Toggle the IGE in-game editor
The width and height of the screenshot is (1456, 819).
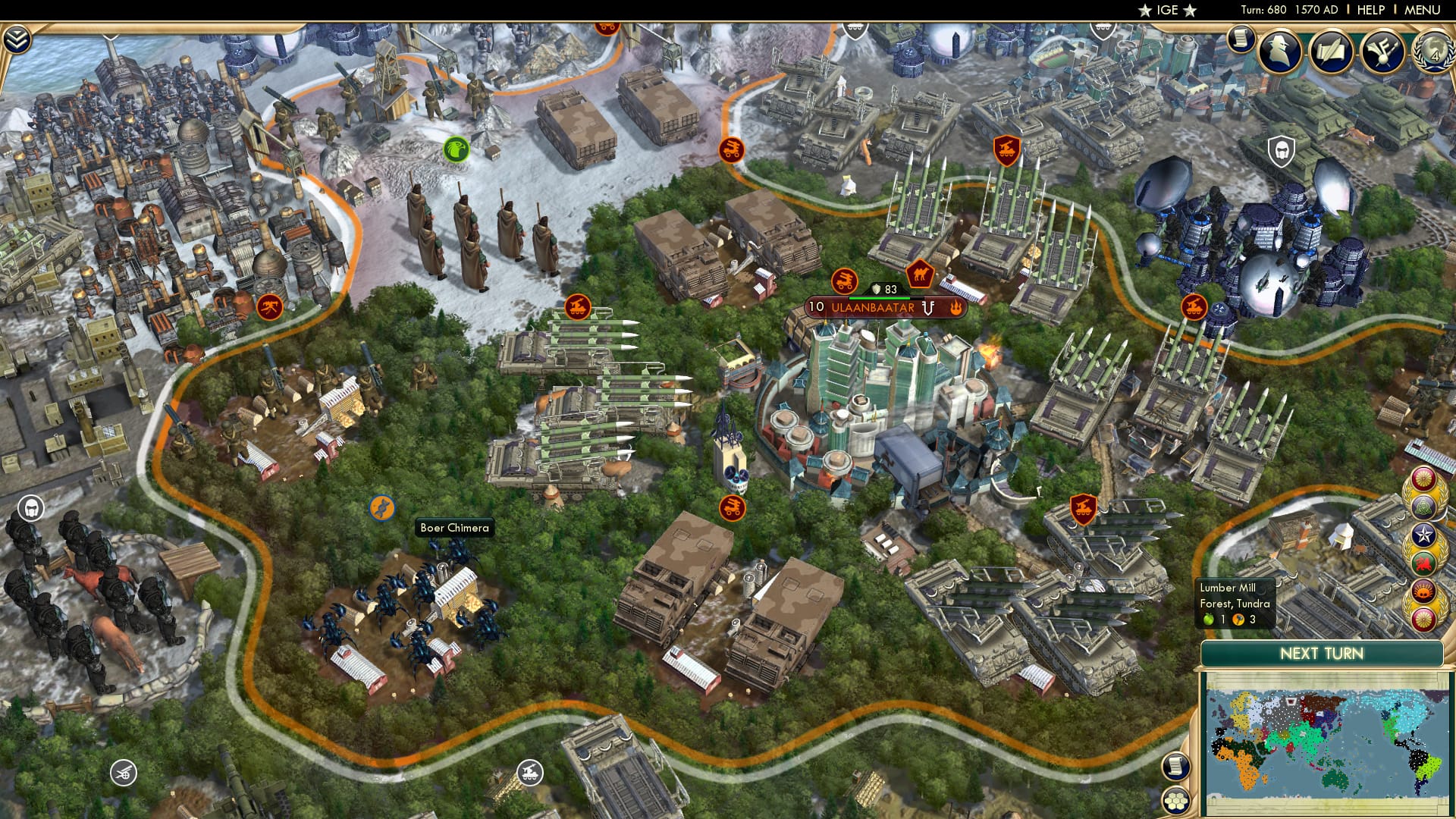pos(1165,11)
